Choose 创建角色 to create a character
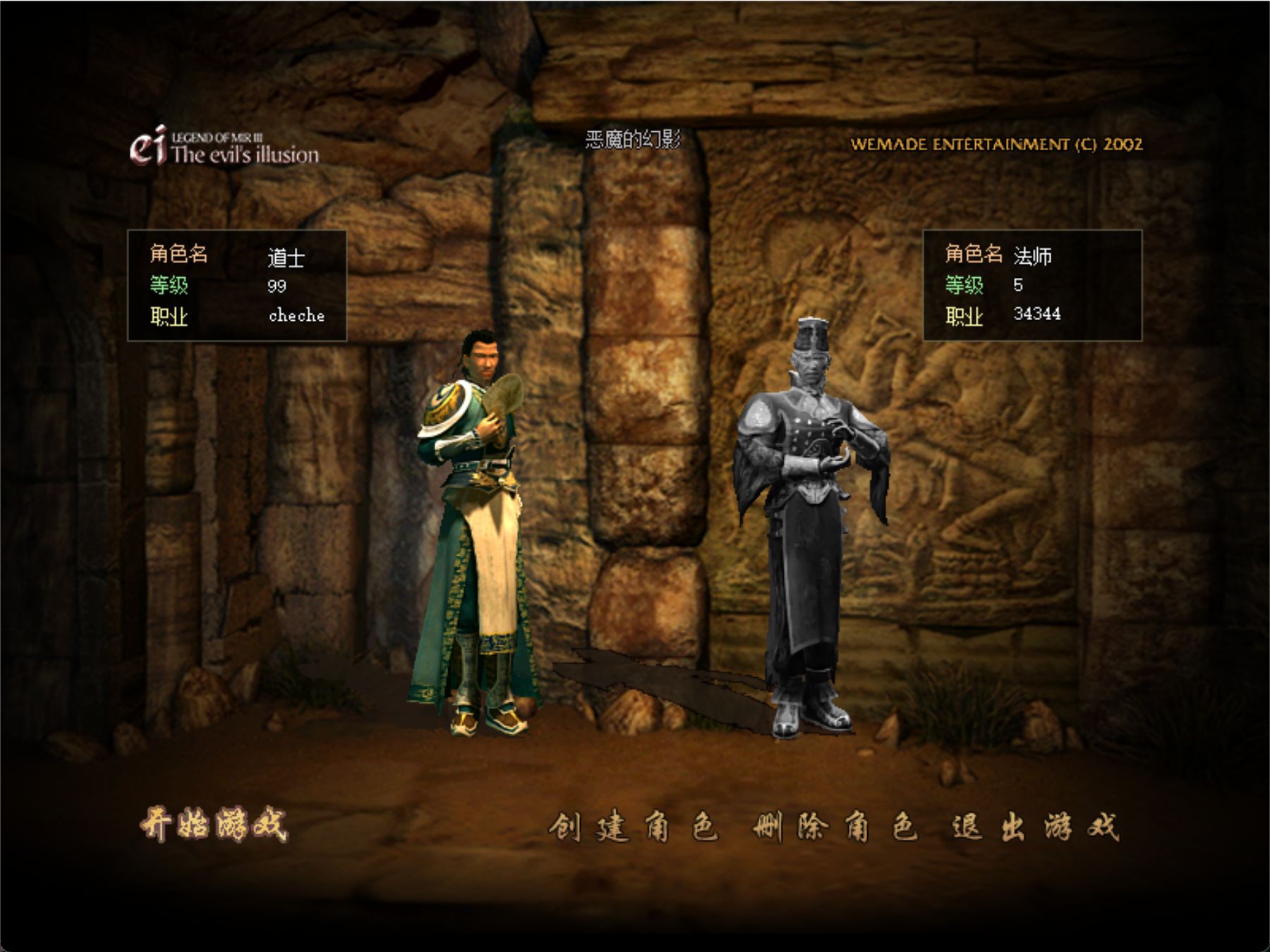1270x952 pixels. 633,826
